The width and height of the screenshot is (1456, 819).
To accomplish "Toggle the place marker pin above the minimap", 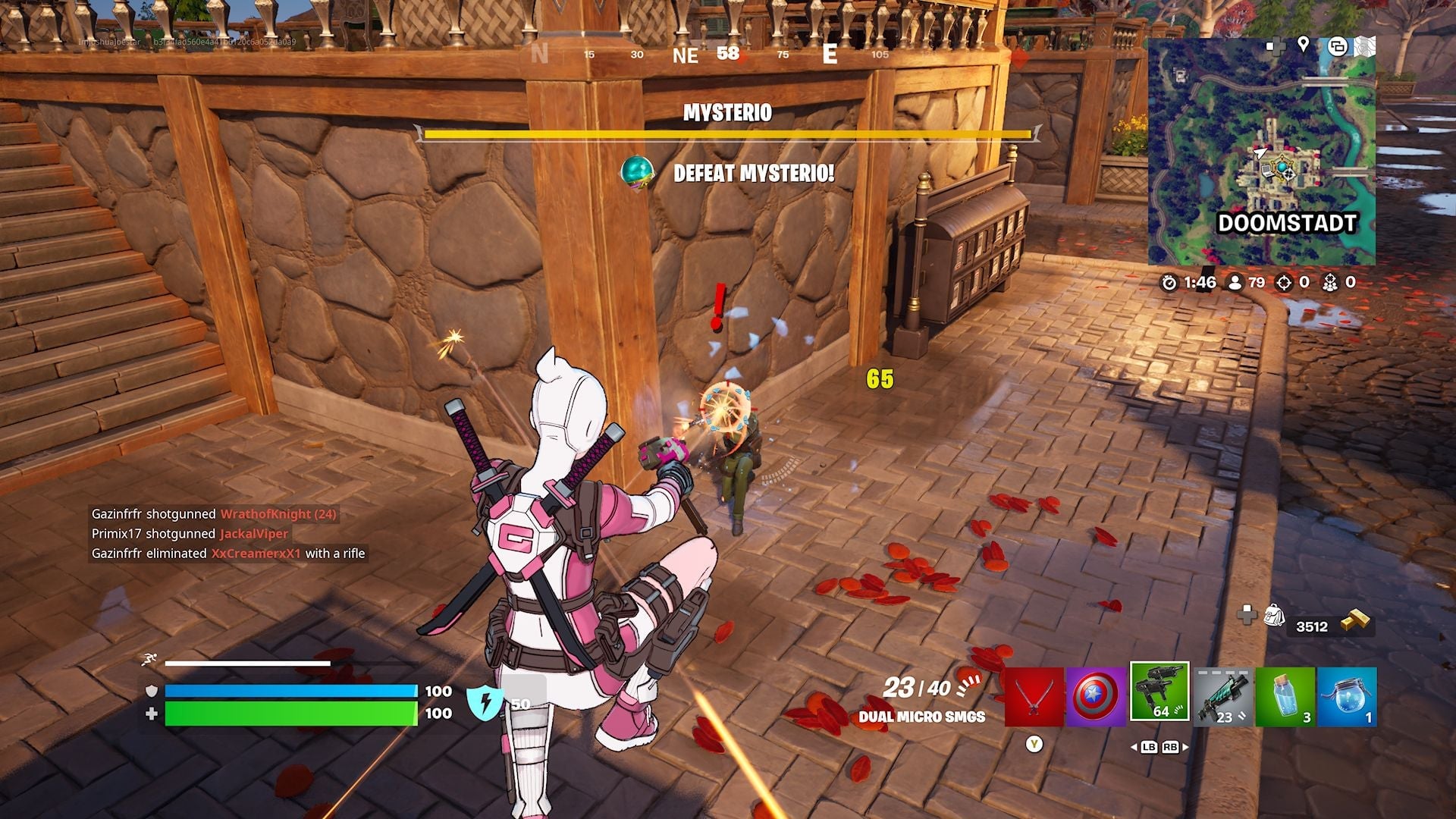I will [x=1303, y=45].
